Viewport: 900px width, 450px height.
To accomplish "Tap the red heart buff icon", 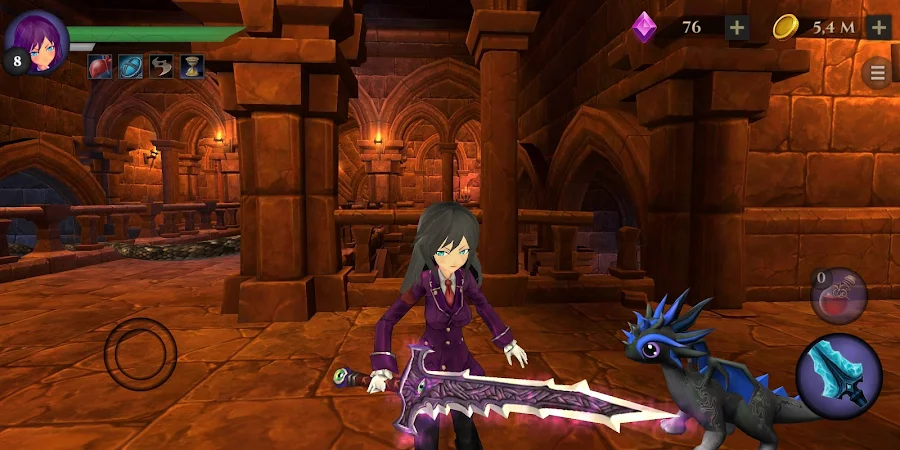I will click(101, 67).
